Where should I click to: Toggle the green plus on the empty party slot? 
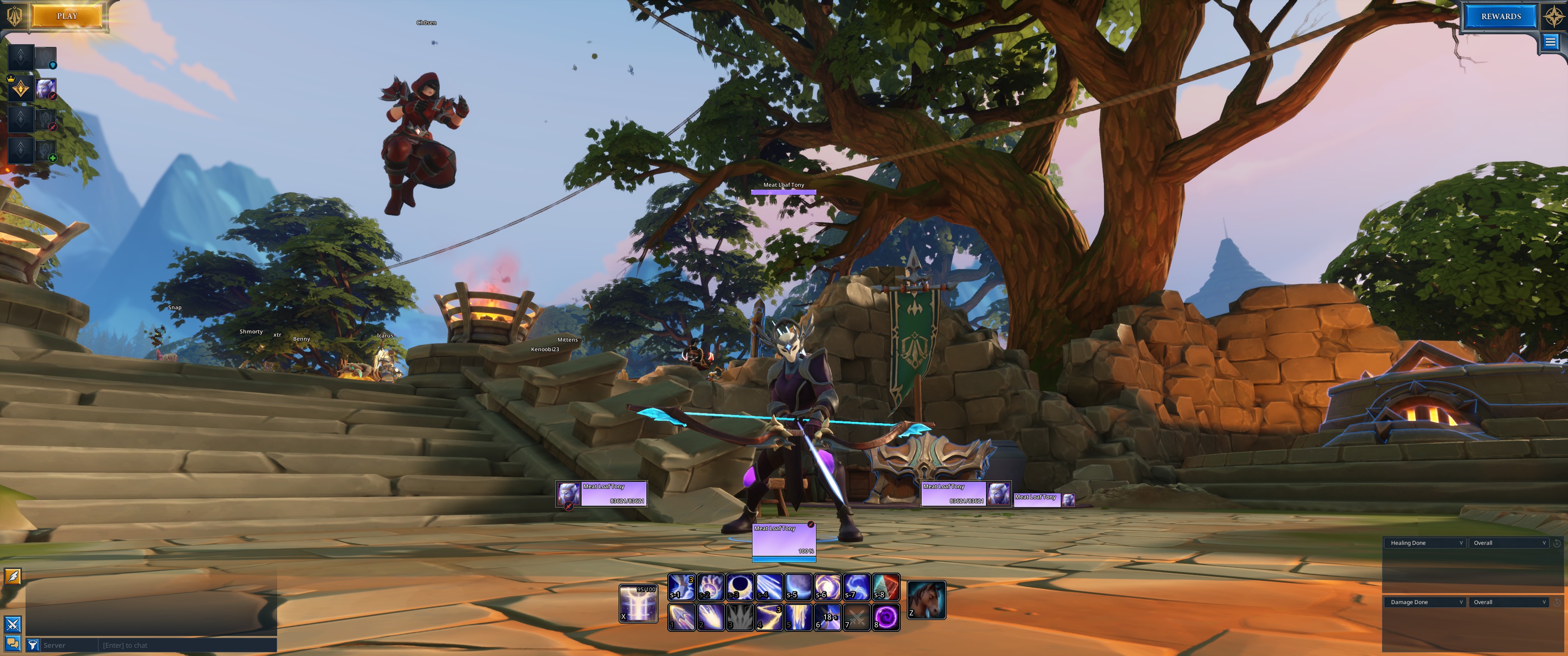point(54,158)
